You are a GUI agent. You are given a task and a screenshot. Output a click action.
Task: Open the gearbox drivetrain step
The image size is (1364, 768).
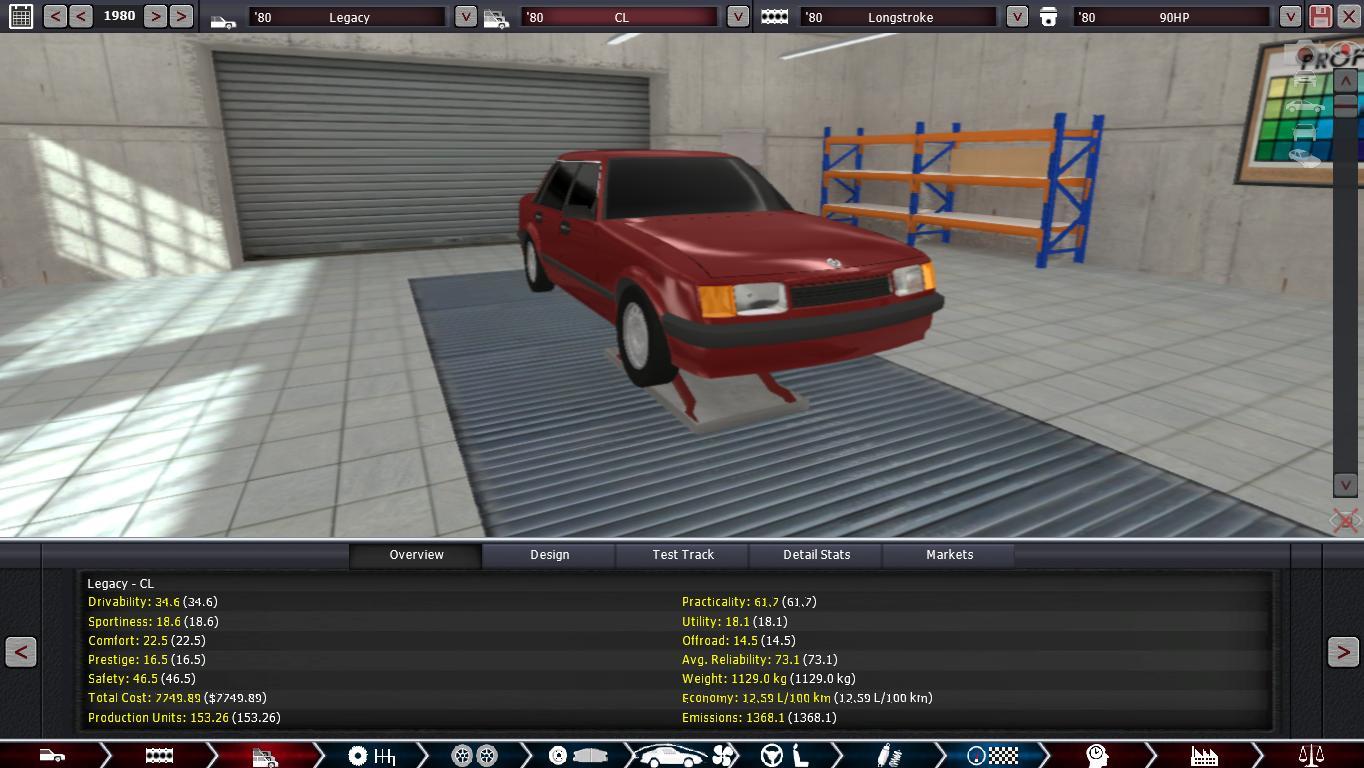point(371,756)
